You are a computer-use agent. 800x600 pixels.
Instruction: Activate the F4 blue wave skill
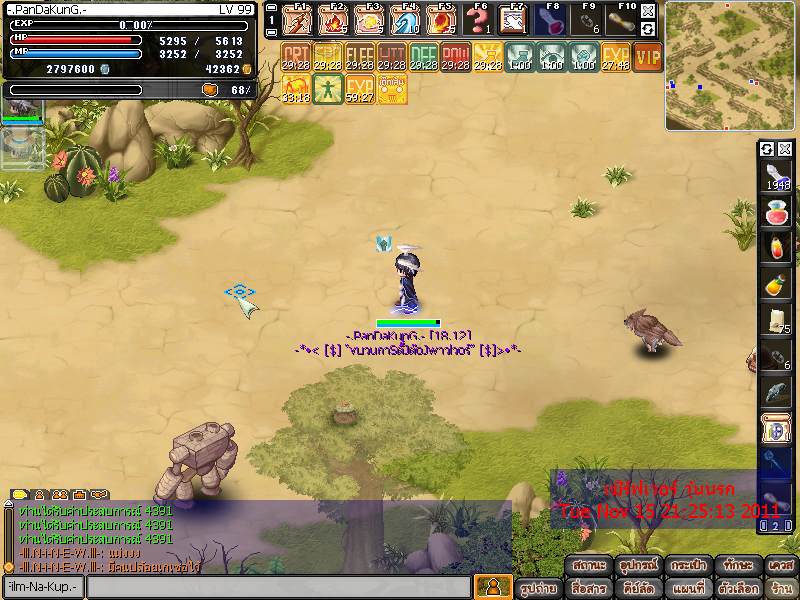coord(405,20)
